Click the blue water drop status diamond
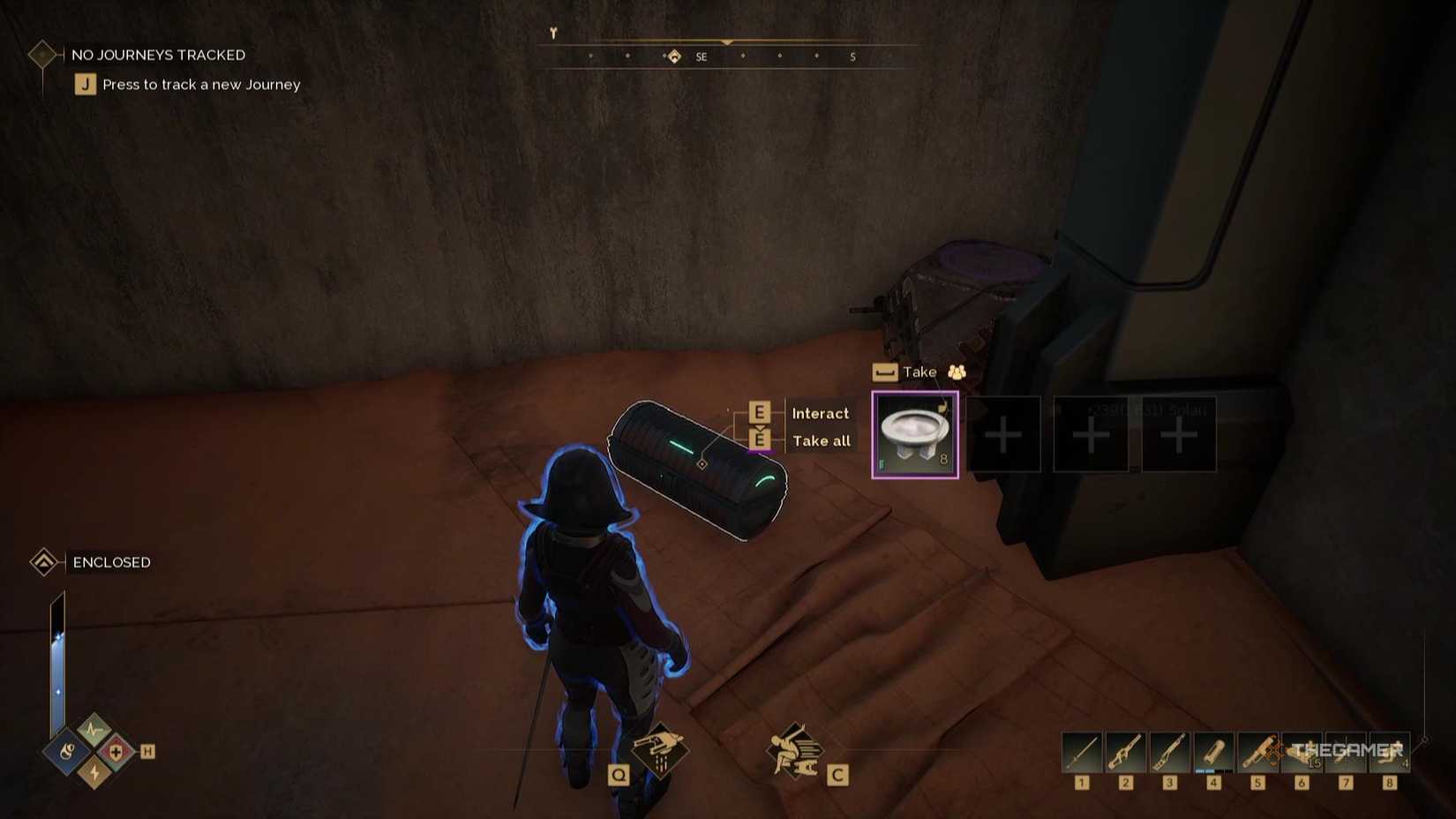Image resolution: width=1456 pixels, height=819 pixels. tap(66, 751)
